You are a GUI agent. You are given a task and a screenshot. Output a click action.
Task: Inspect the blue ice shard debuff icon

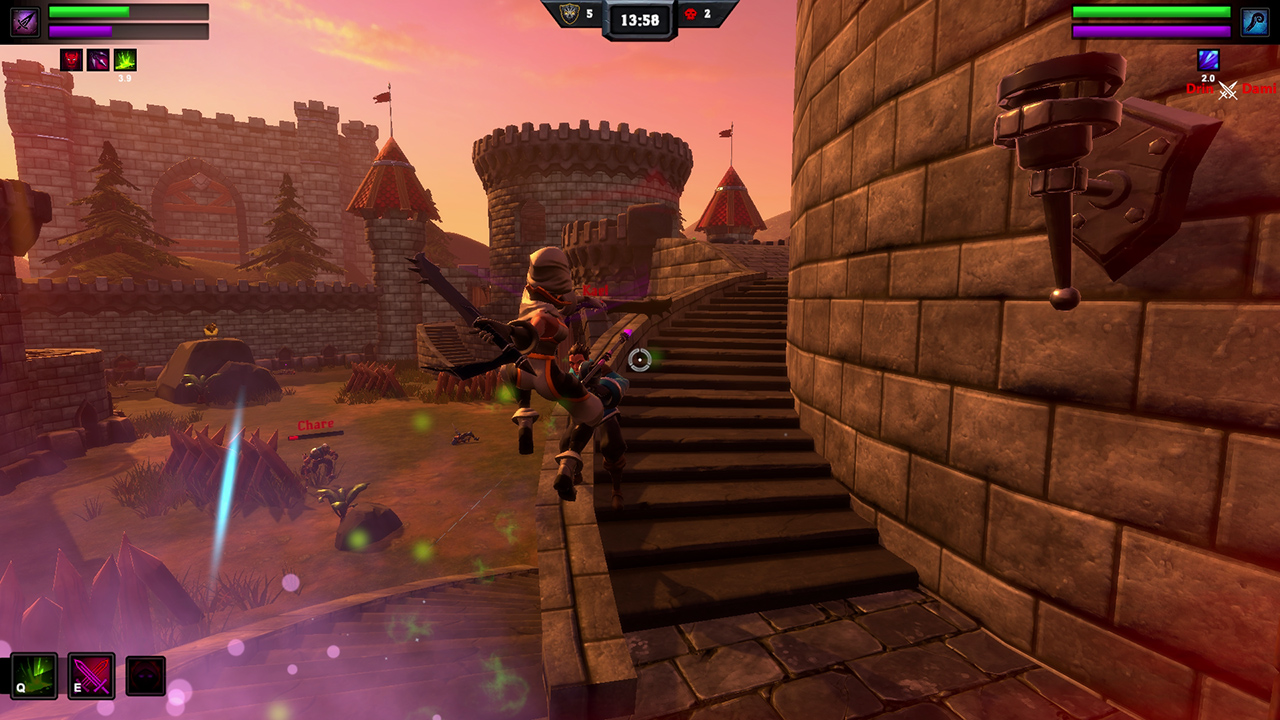pos(1208,60)
